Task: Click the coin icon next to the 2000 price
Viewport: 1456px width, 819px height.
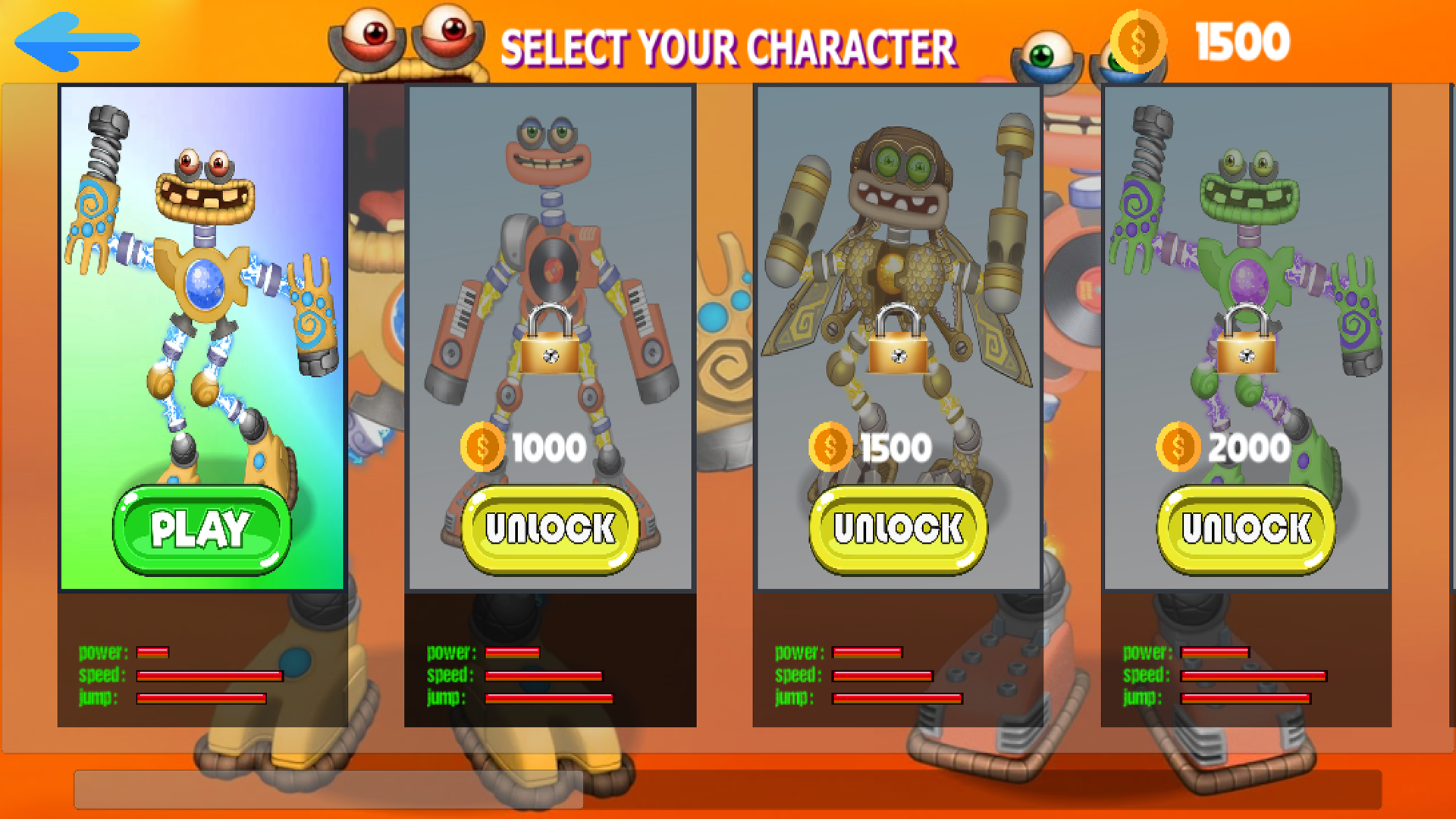Action: [x=1176, y=447]
